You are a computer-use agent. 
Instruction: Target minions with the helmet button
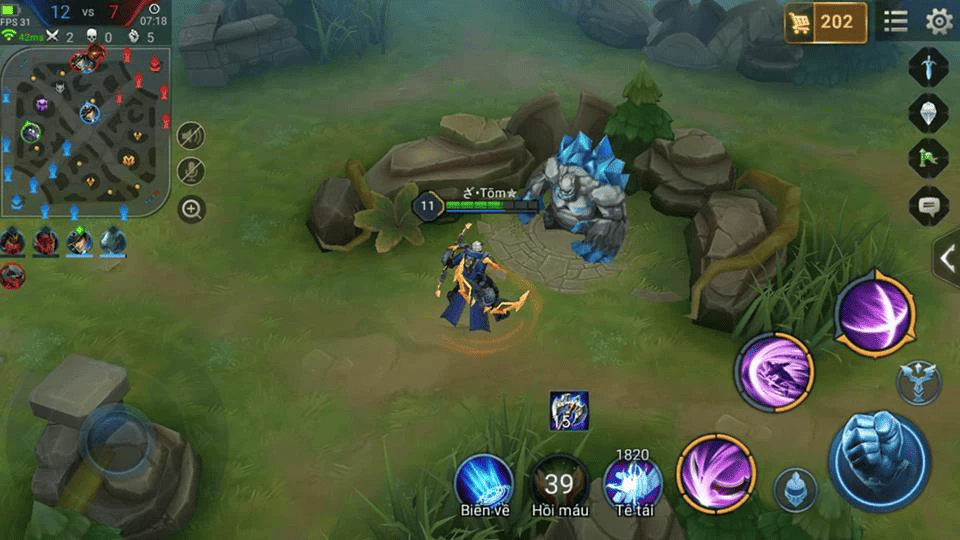click(796, 489)
